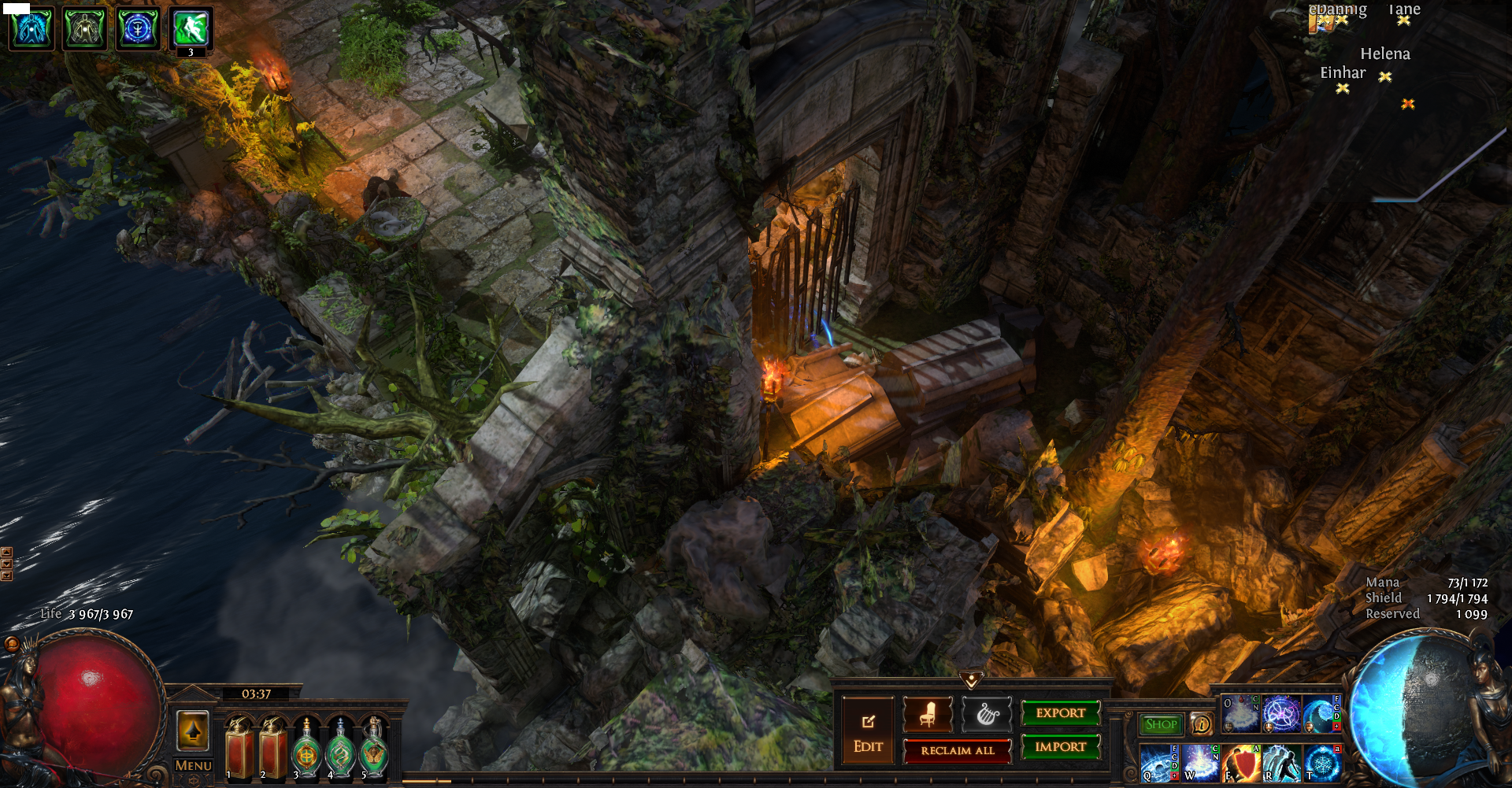Screen dimensions: 1512x788
Task: Select the red shield skill on E
Action: 1242,763
